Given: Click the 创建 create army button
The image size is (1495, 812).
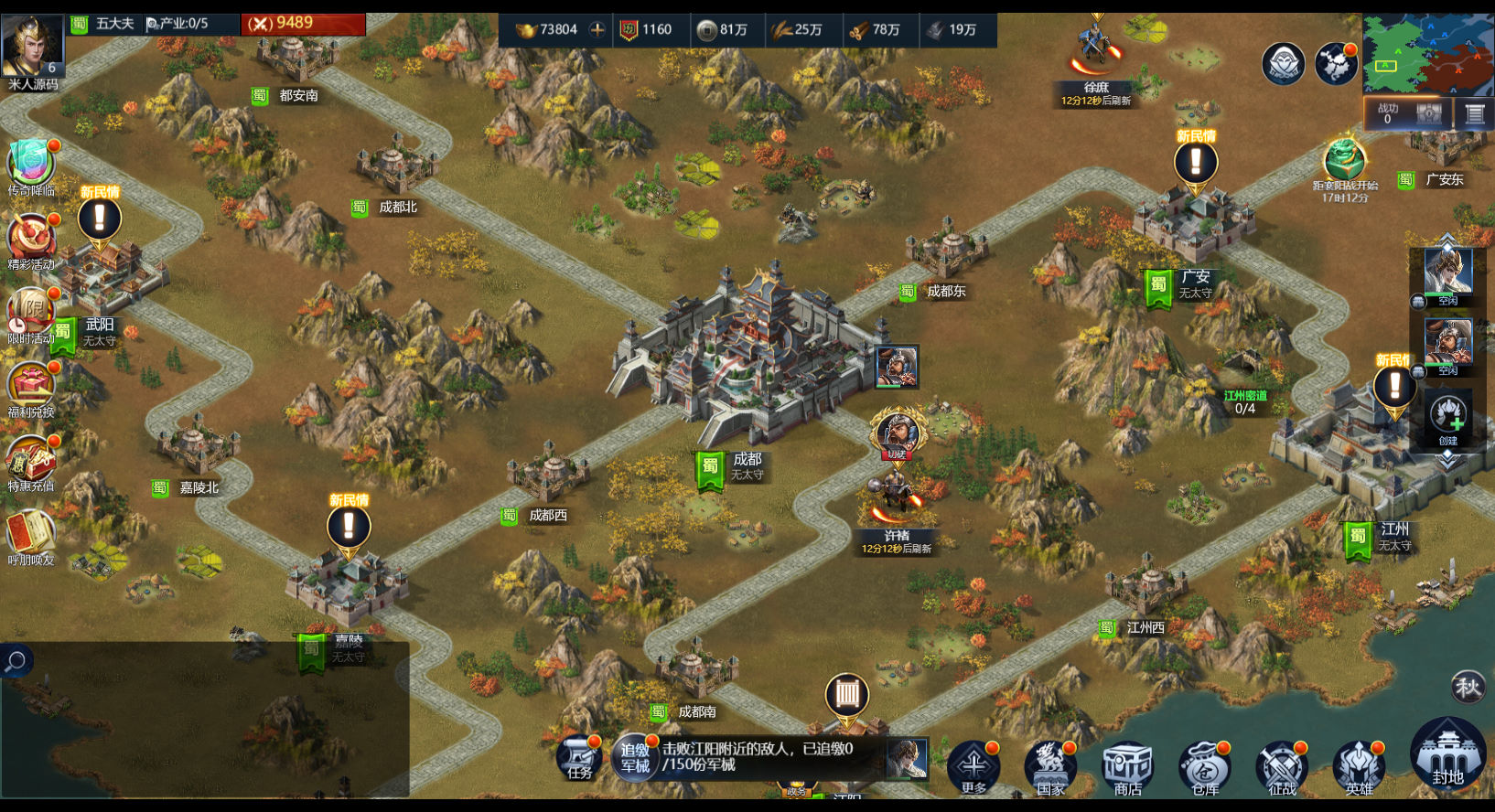Looking at the screenshot, I should 1447,417.
